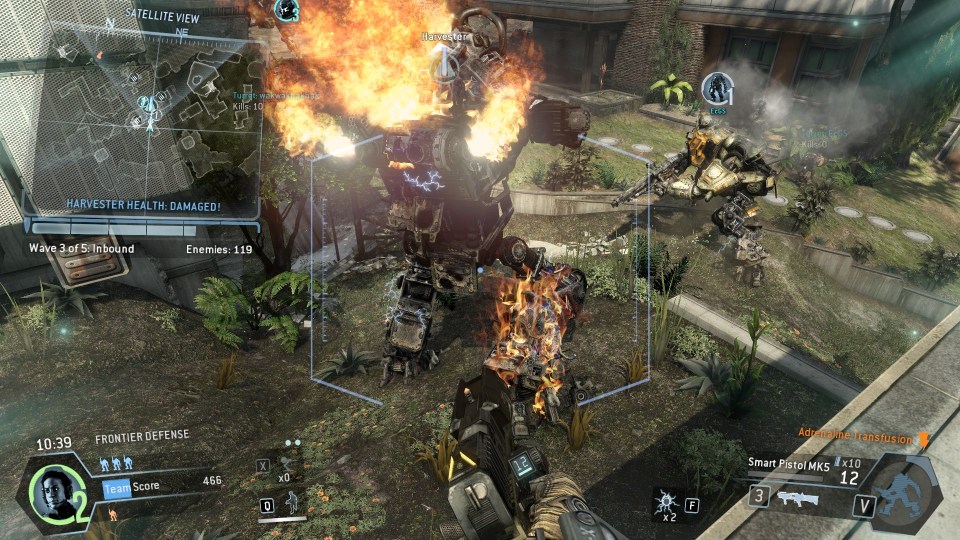Click the teammate pilot marker near the Titan

716,88
